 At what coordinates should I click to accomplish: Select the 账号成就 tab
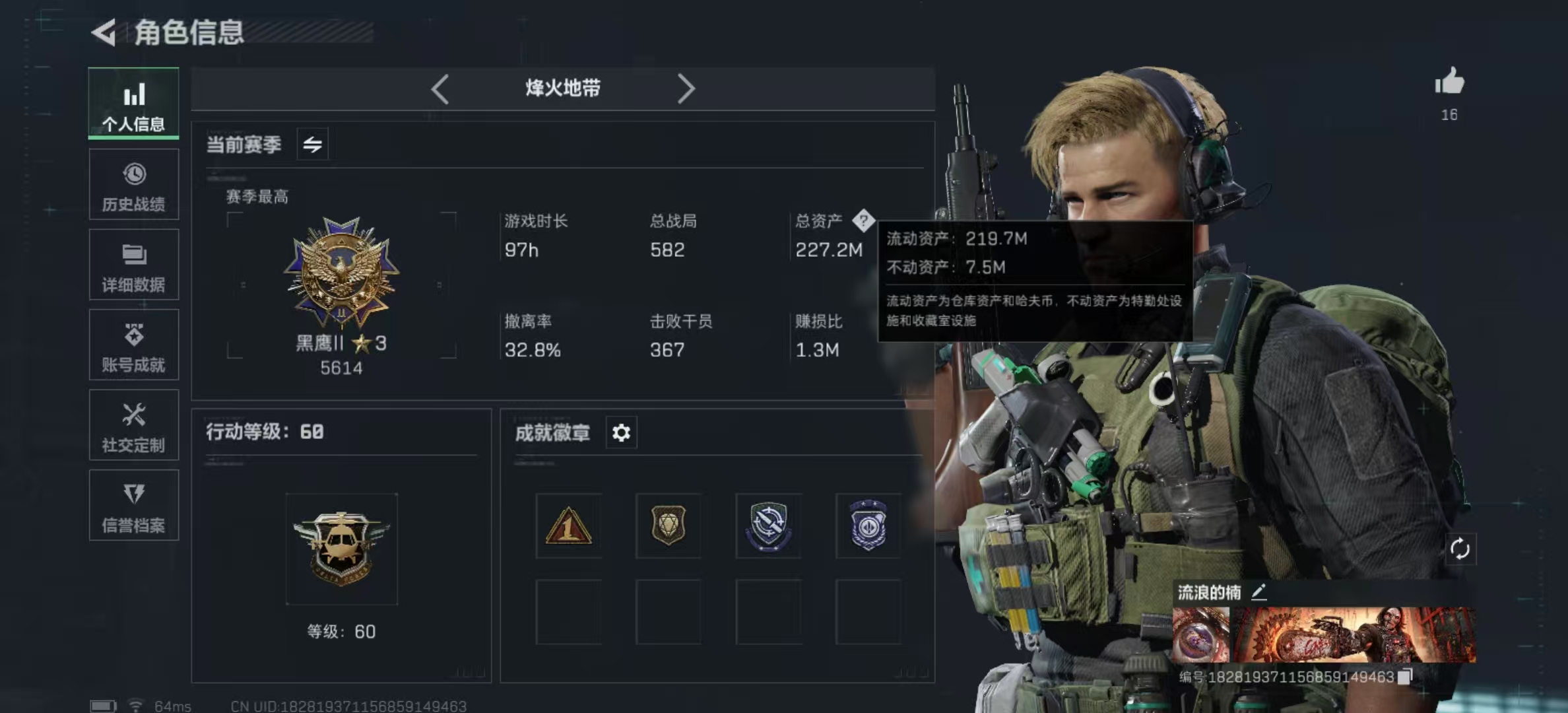[134, 345]
